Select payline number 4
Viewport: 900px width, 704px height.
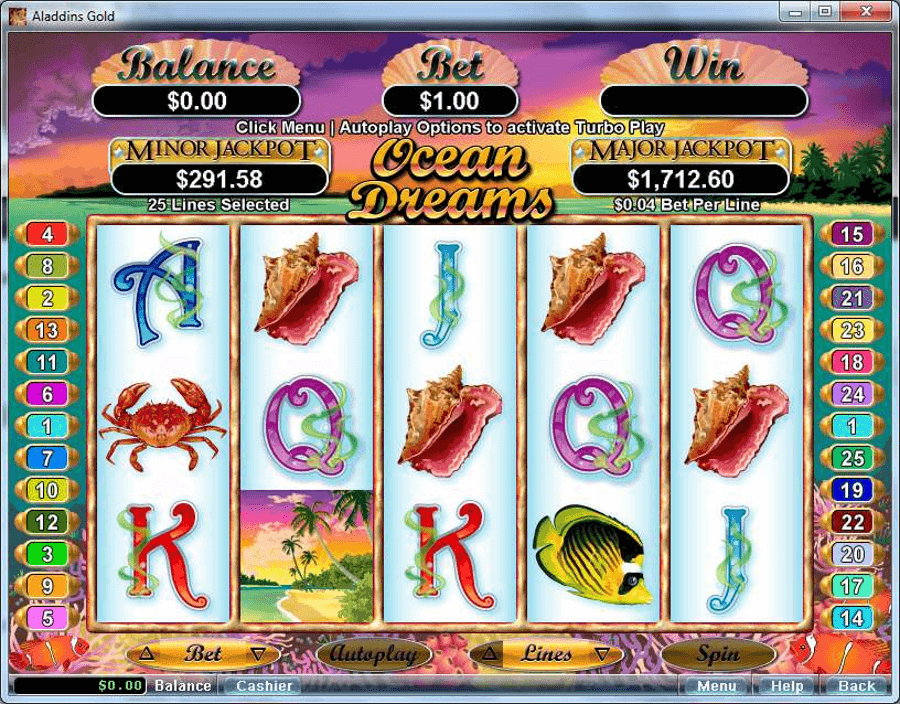point(47,234)
